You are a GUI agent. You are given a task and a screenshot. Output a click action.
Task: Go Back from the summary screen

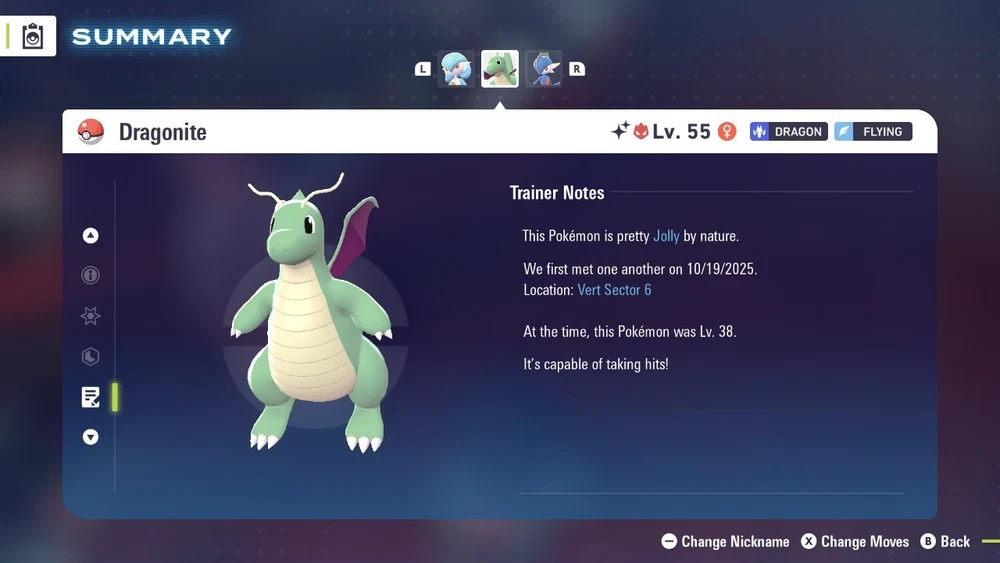point(945,541)
